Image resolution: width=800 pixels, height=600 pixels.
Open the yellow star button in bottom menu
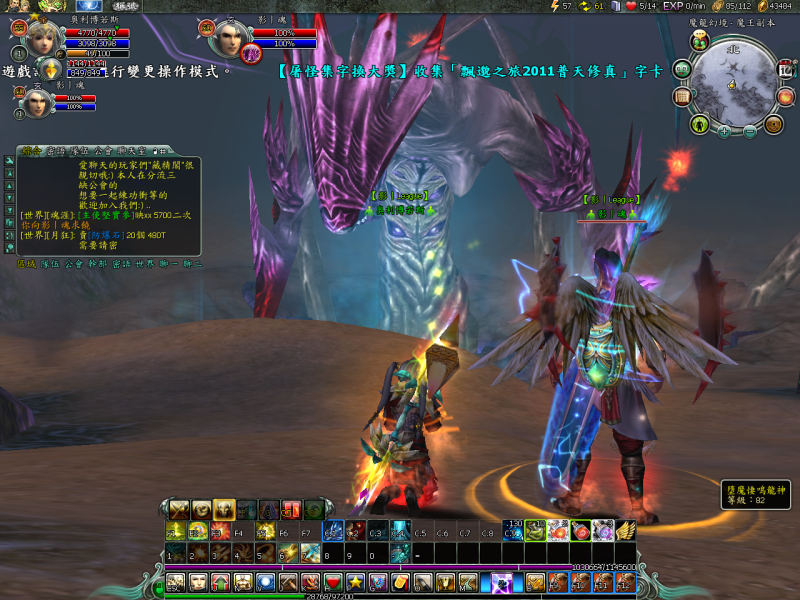[x=355, y=582]
